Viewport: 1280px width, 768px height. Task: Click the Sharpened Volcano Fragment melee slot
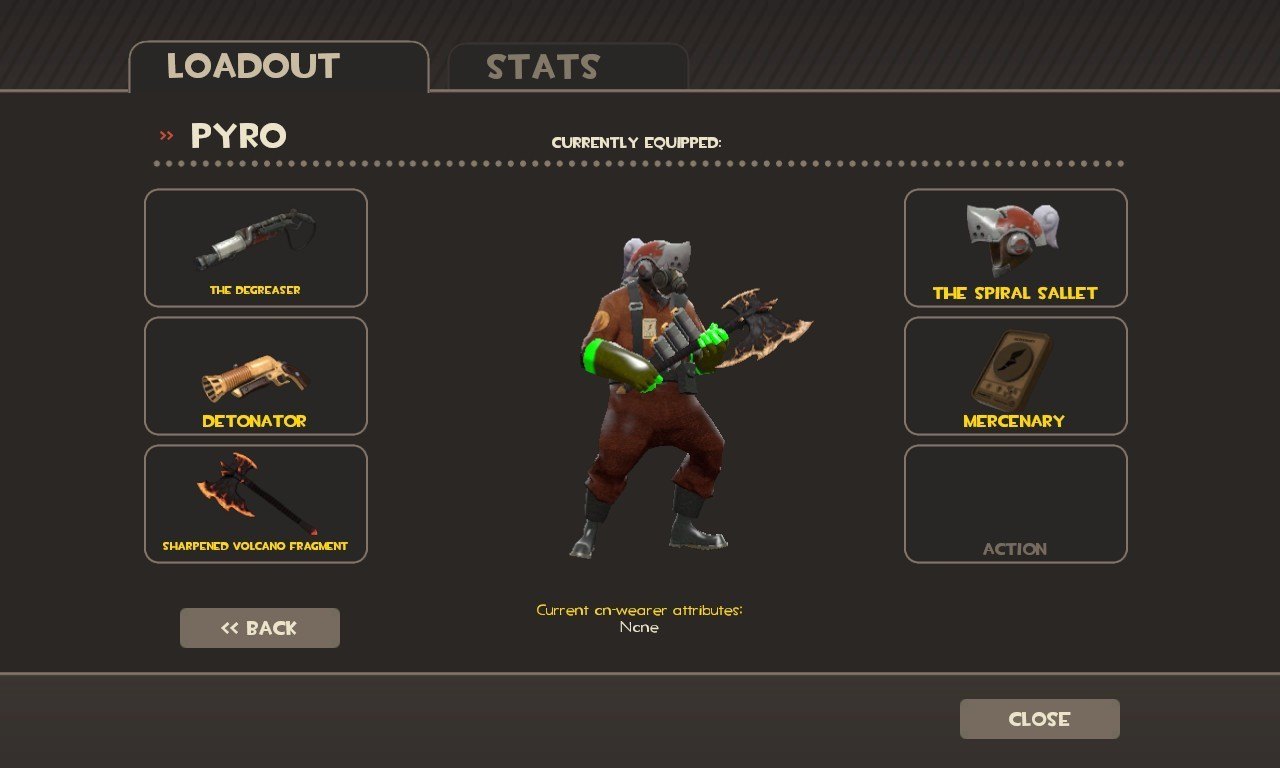click(256, 504)
